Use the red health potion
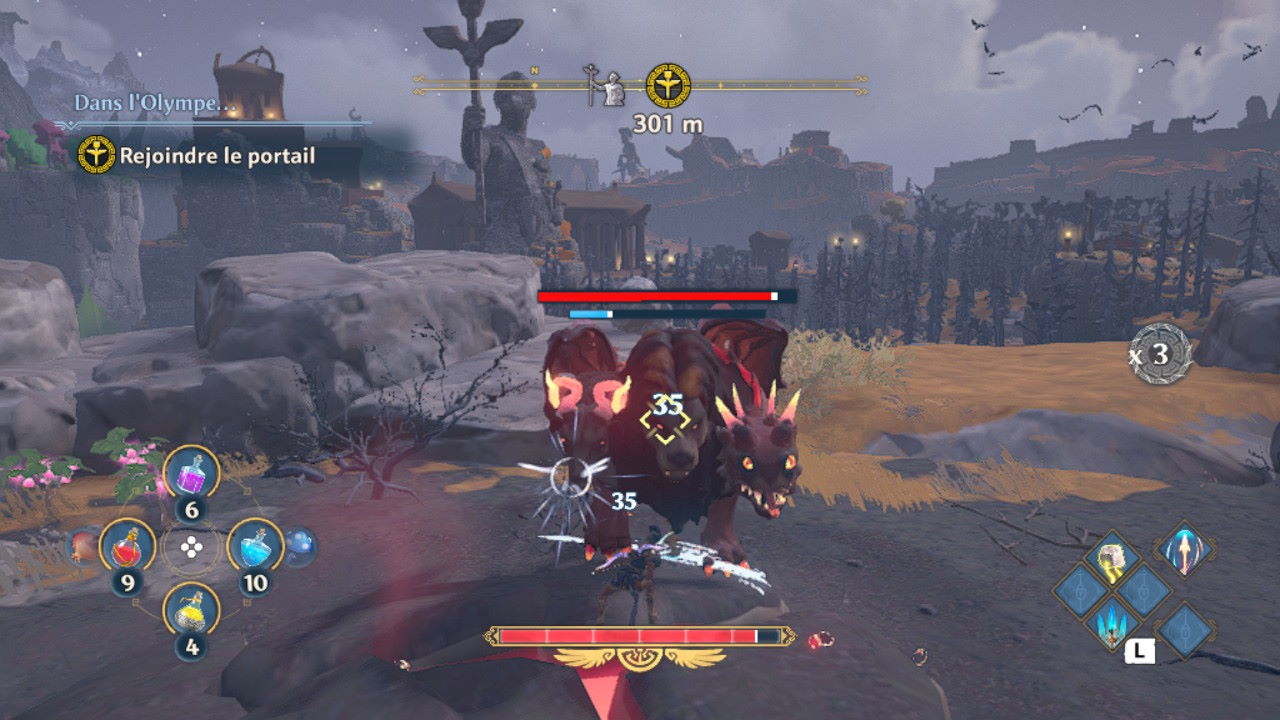This screenshot has width=1280, height=720. click(x=126, y=545)
